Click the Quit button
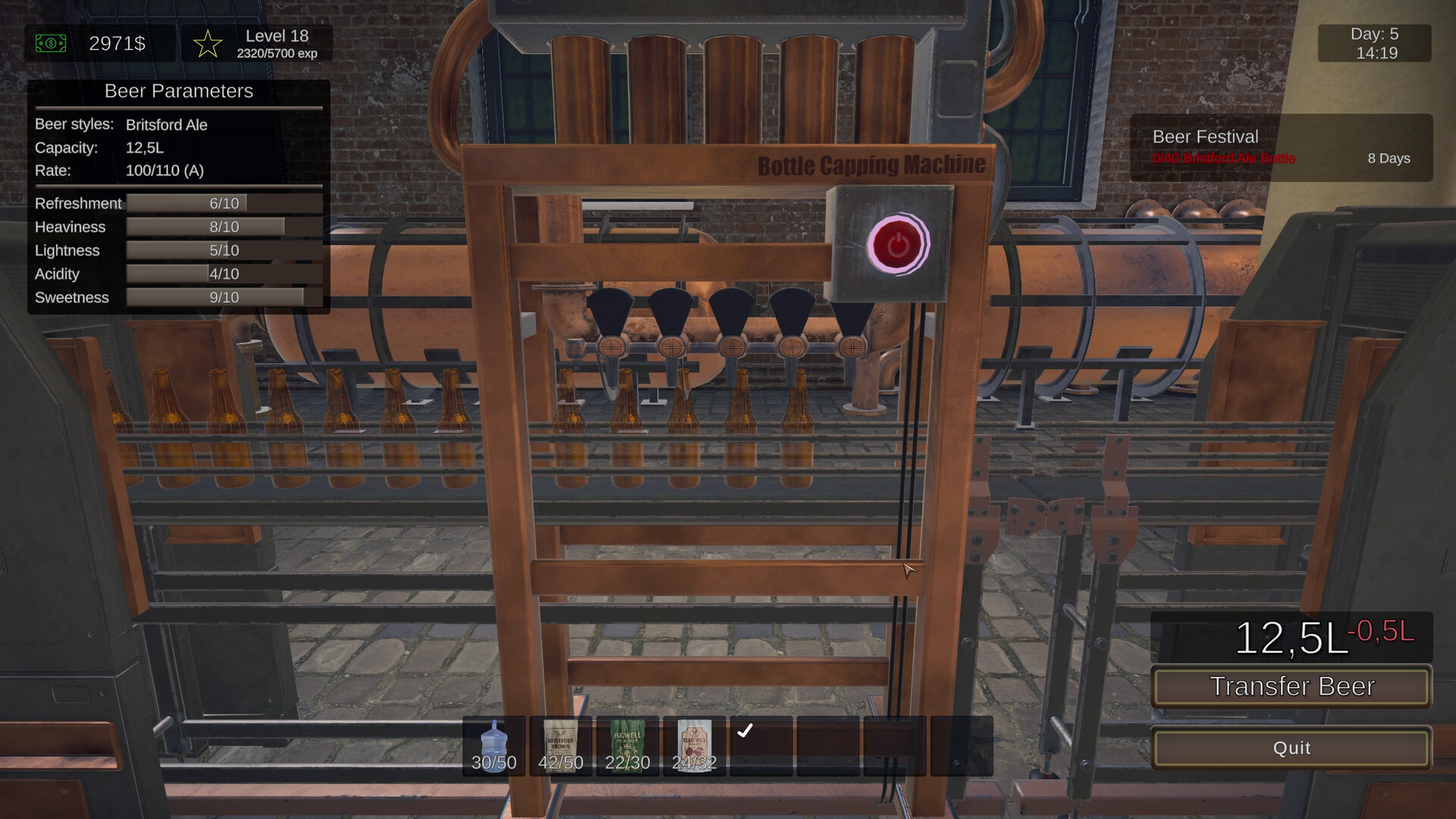The height and width of the screenshot is (819, 1456). [1291, 748]
